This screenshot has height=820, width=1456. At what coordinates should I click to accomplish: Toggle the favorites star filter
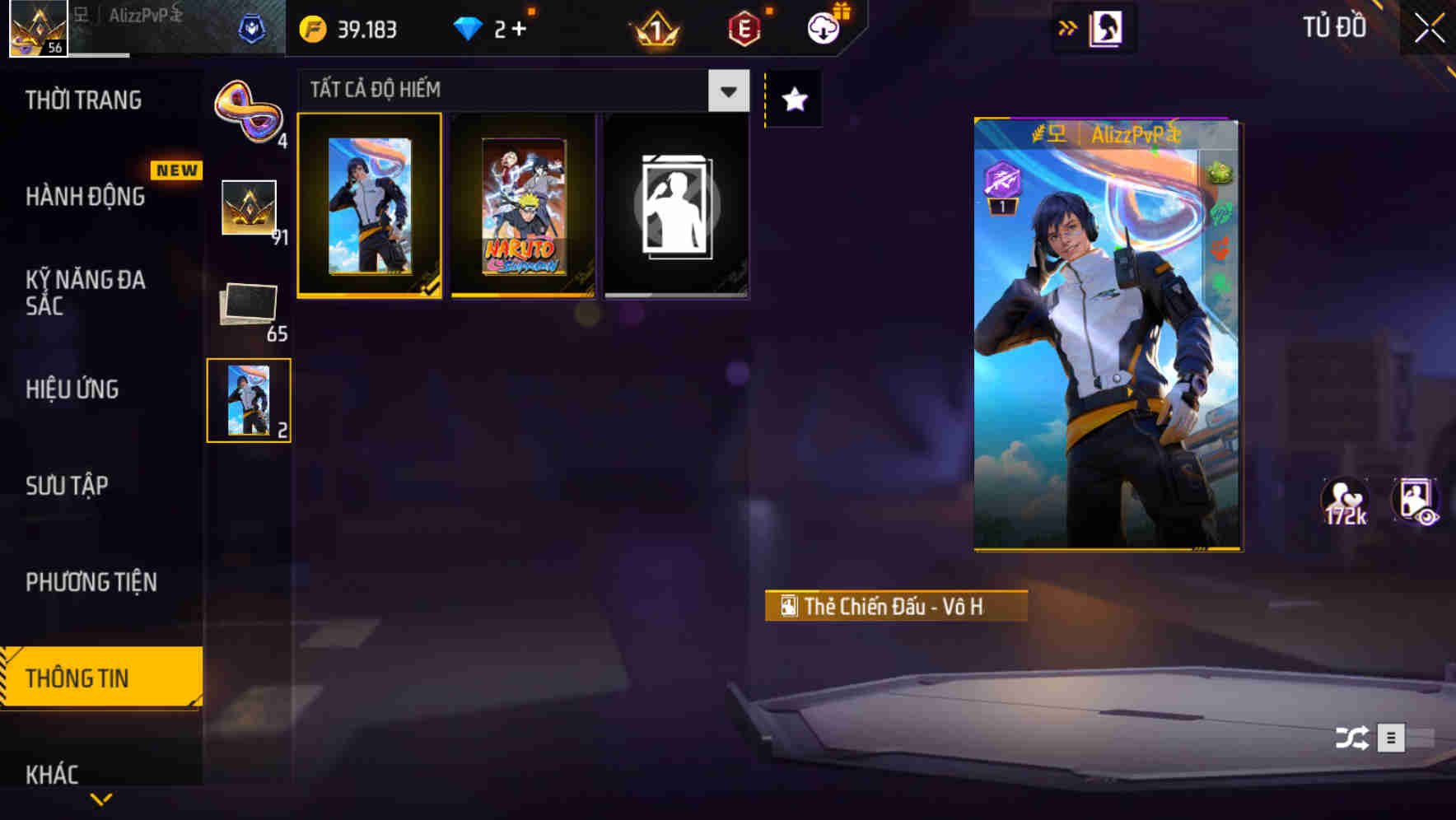(x=793, y=100)
